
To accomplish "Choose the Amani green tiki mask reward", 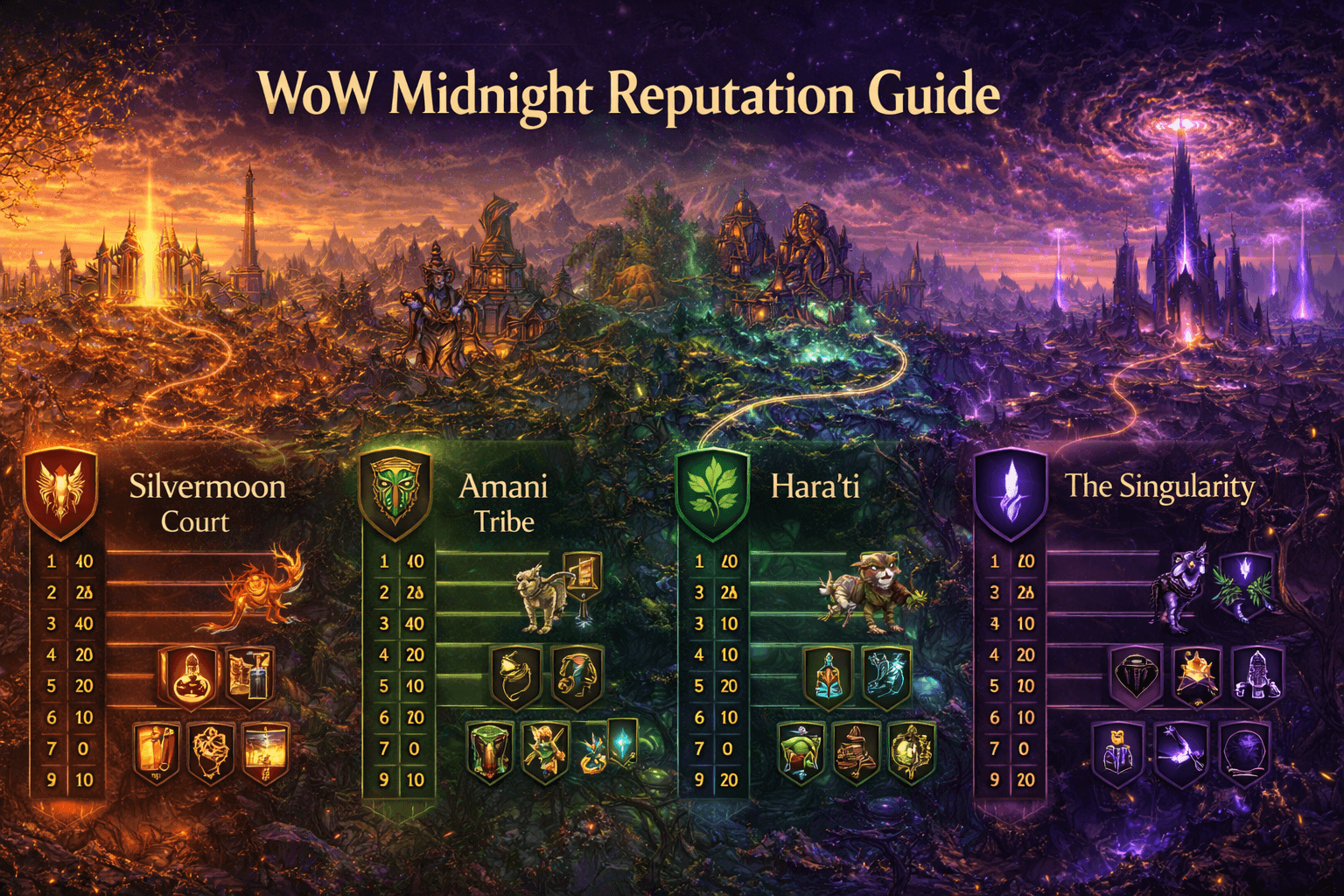I will 490,751.
